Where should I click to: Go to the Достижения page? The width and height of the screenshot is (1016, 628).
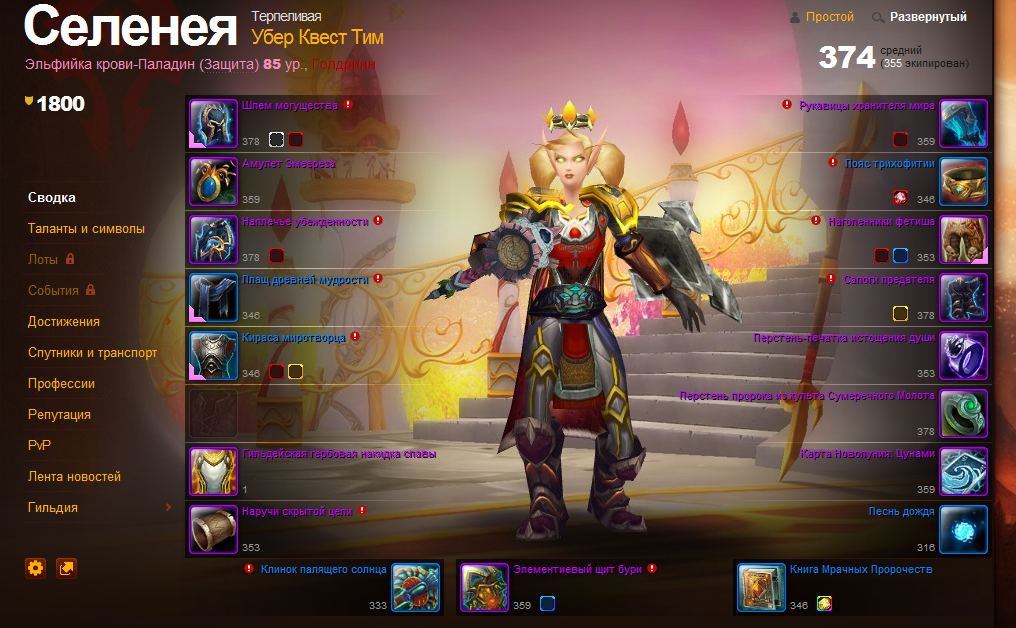click(x=64, y=321)
